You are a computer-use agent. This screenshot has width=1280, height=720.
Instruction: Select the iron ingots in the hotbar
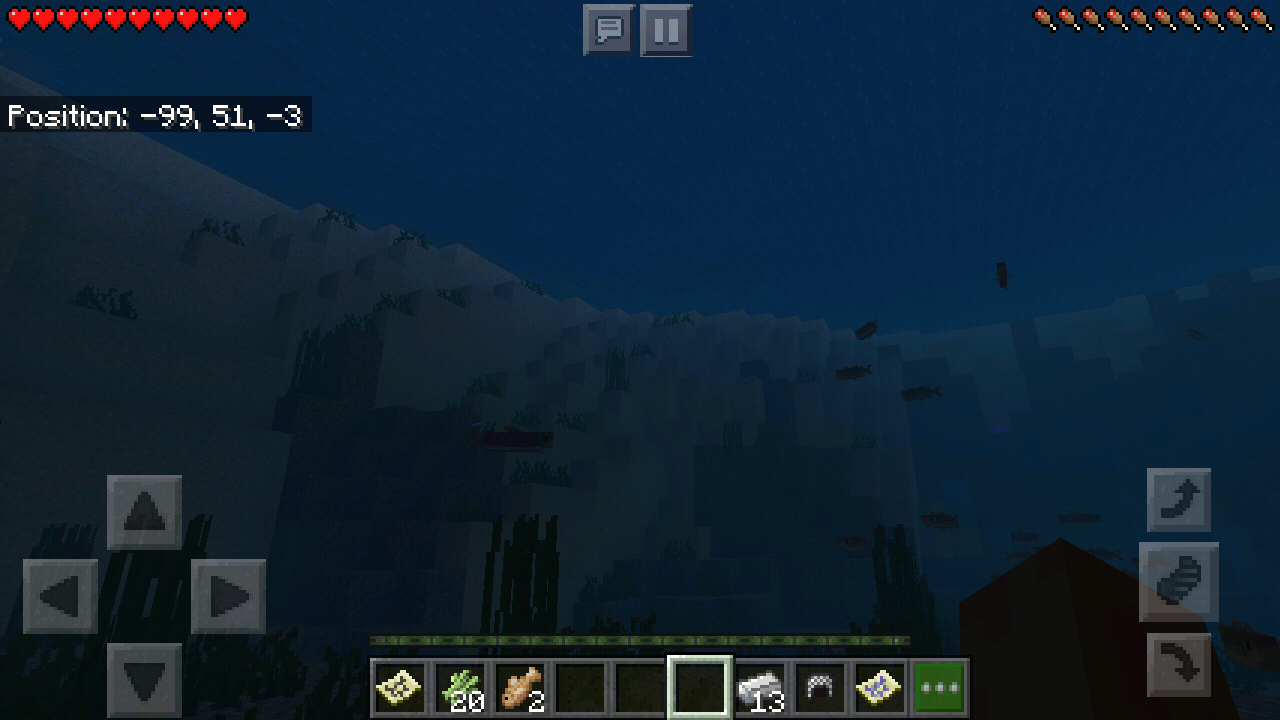coord(762,684)
